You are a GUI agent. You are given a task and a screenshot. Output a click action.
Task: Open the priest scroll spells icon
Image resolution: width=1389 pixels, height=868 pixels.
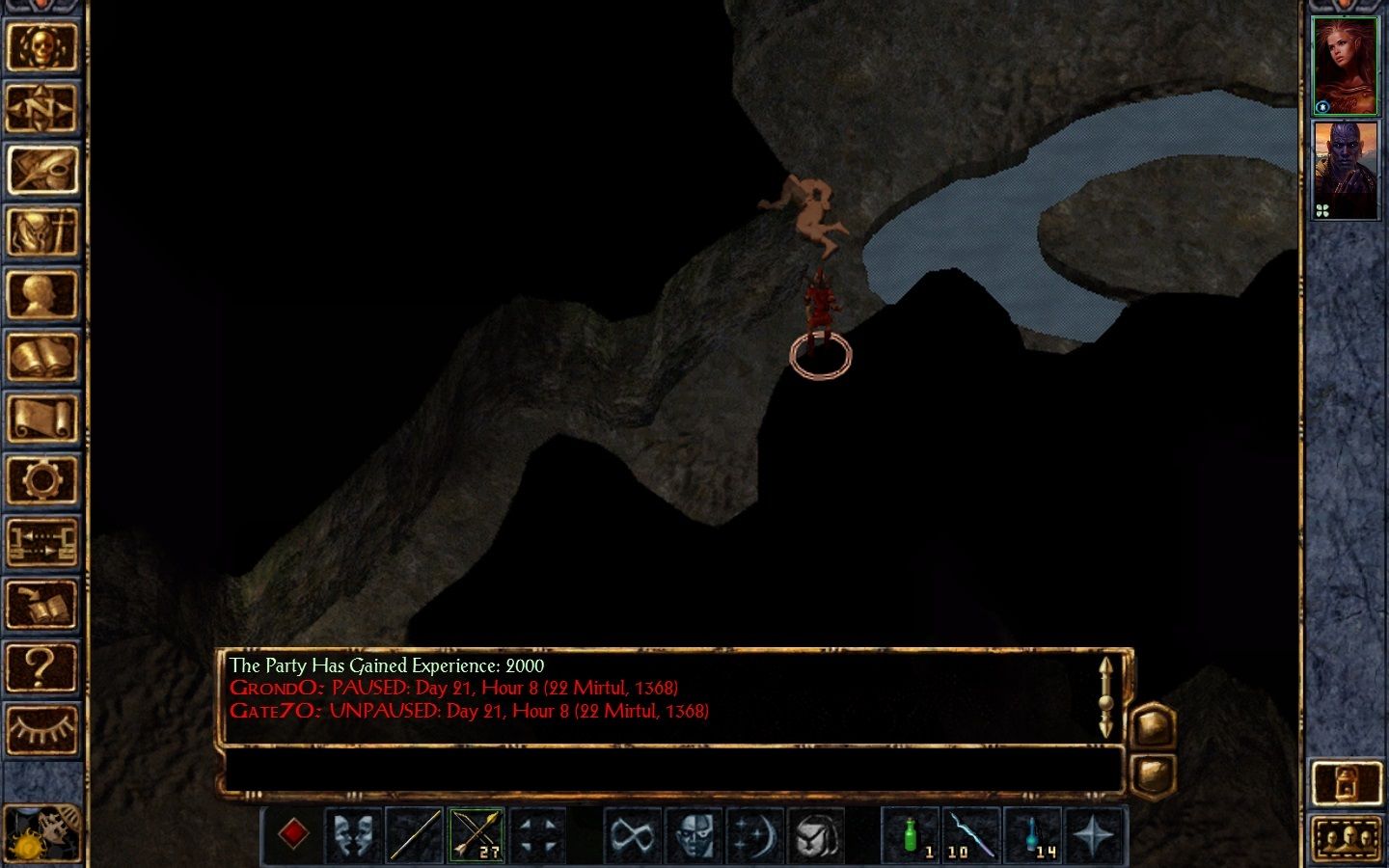tap(42, 417)
